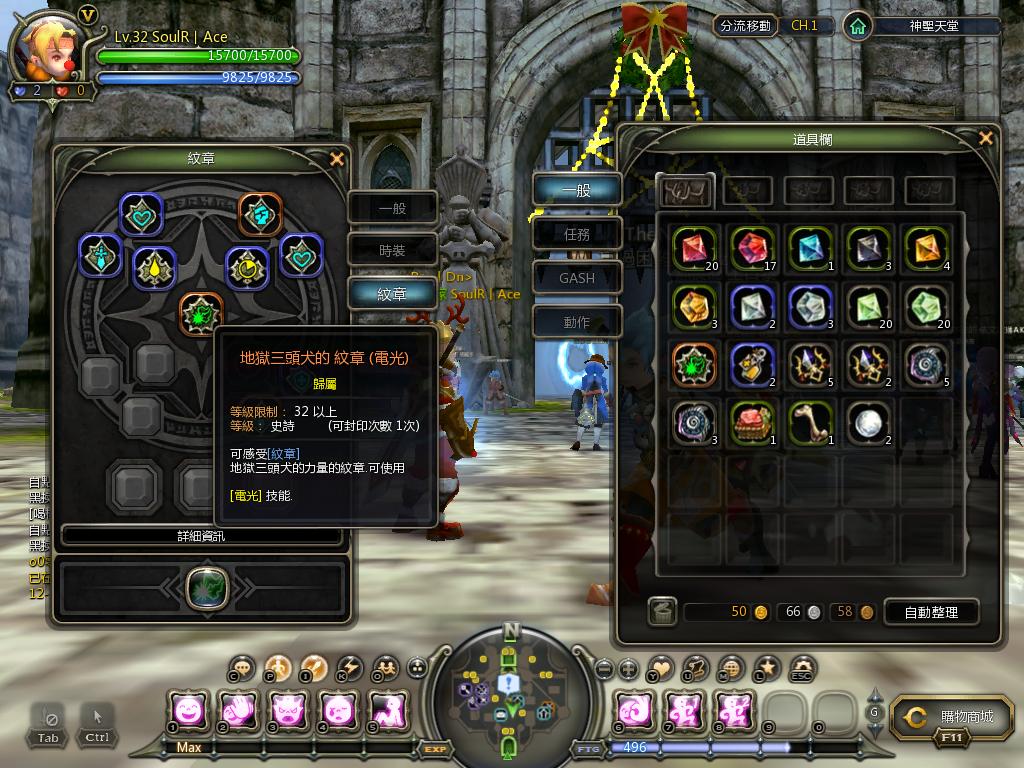The image size is (1024, 768).
Task: Click the 自動整理 auto-sort button
Action: 930,612
